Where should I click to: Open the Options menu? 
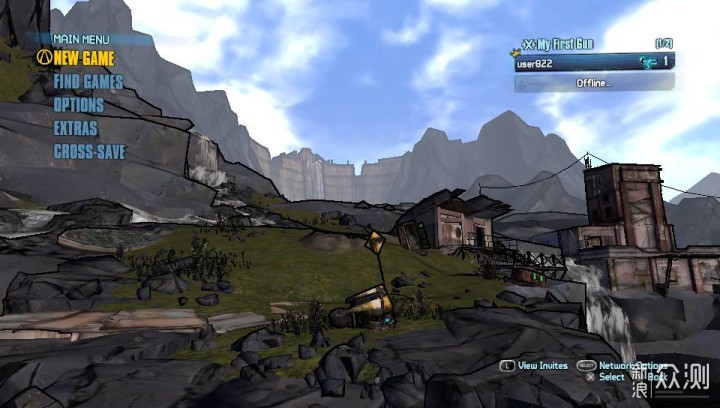click(78, 105)
